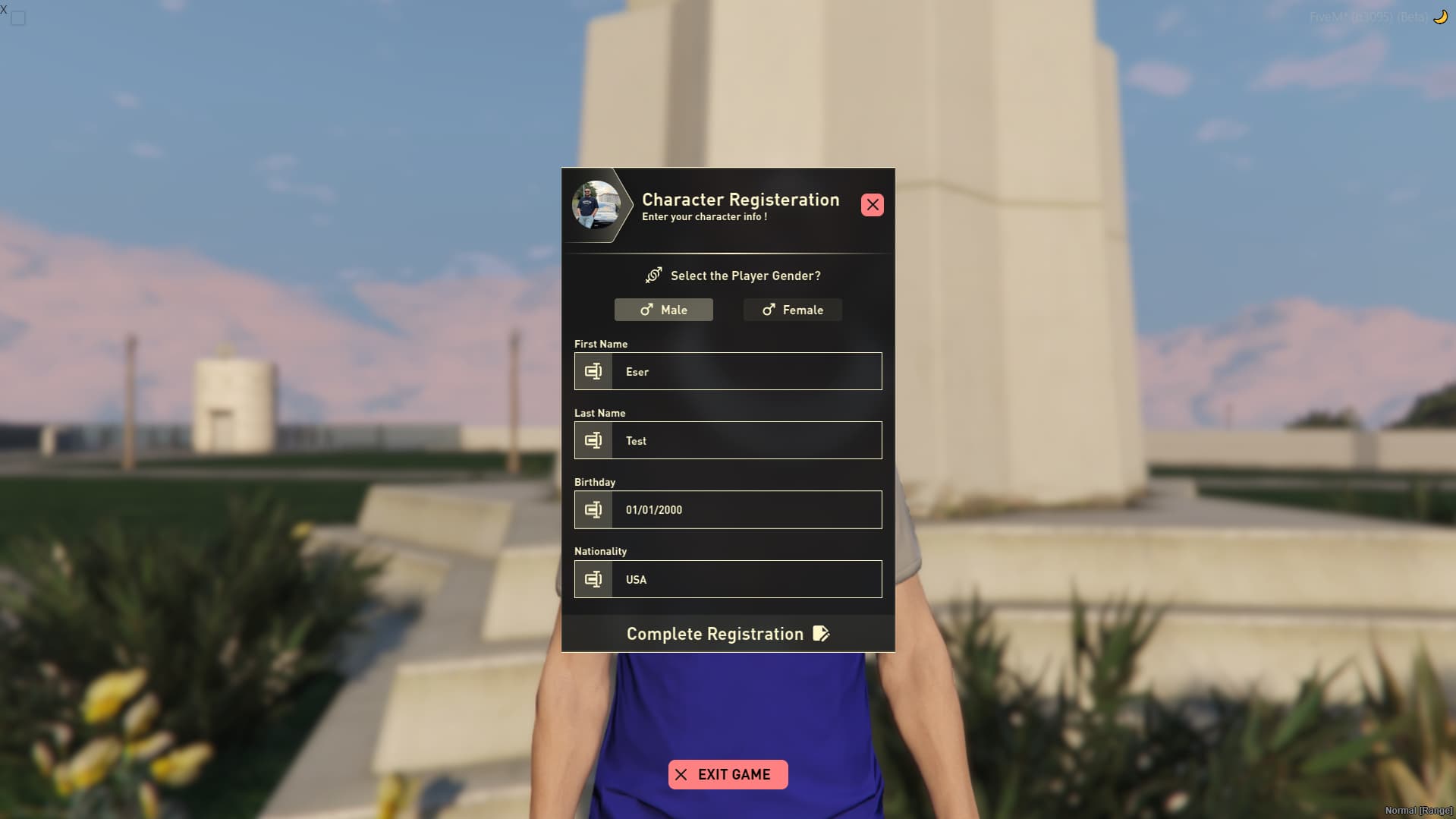
Task: Tick the small checkbox at the top left
Action: [x=17, y=18]
